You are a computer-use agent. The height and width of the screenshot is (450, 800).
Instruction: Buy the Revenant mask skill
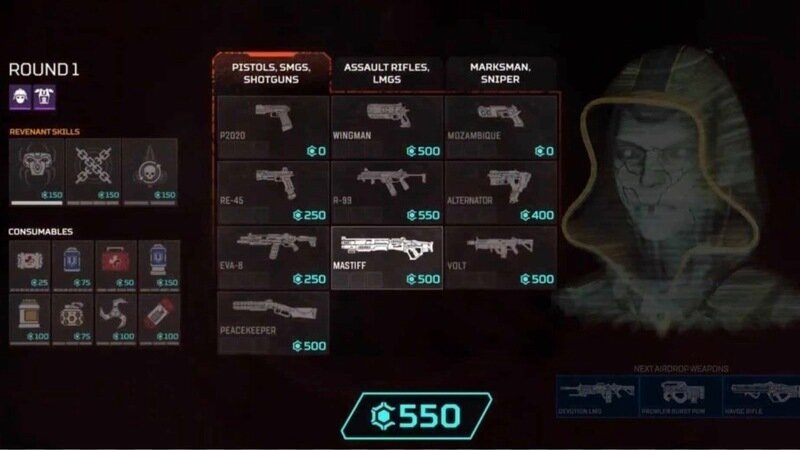(36, 170)
